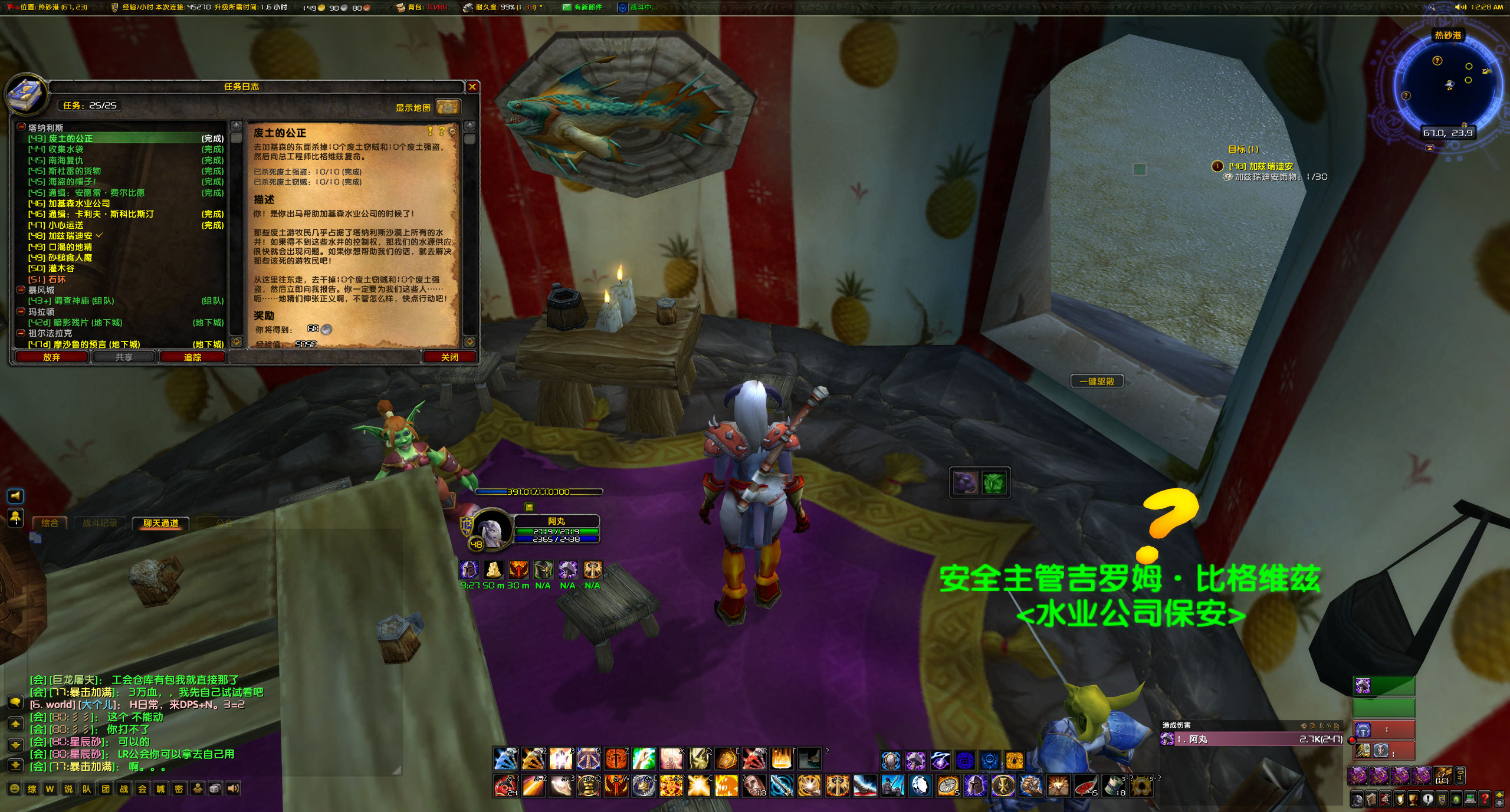Toggle tracking checkmark on quest 加兹瑞迪安
Image resolution: width=1510 pixels, height=812 pixels.
pyautogui.click(x=99, y=235)
